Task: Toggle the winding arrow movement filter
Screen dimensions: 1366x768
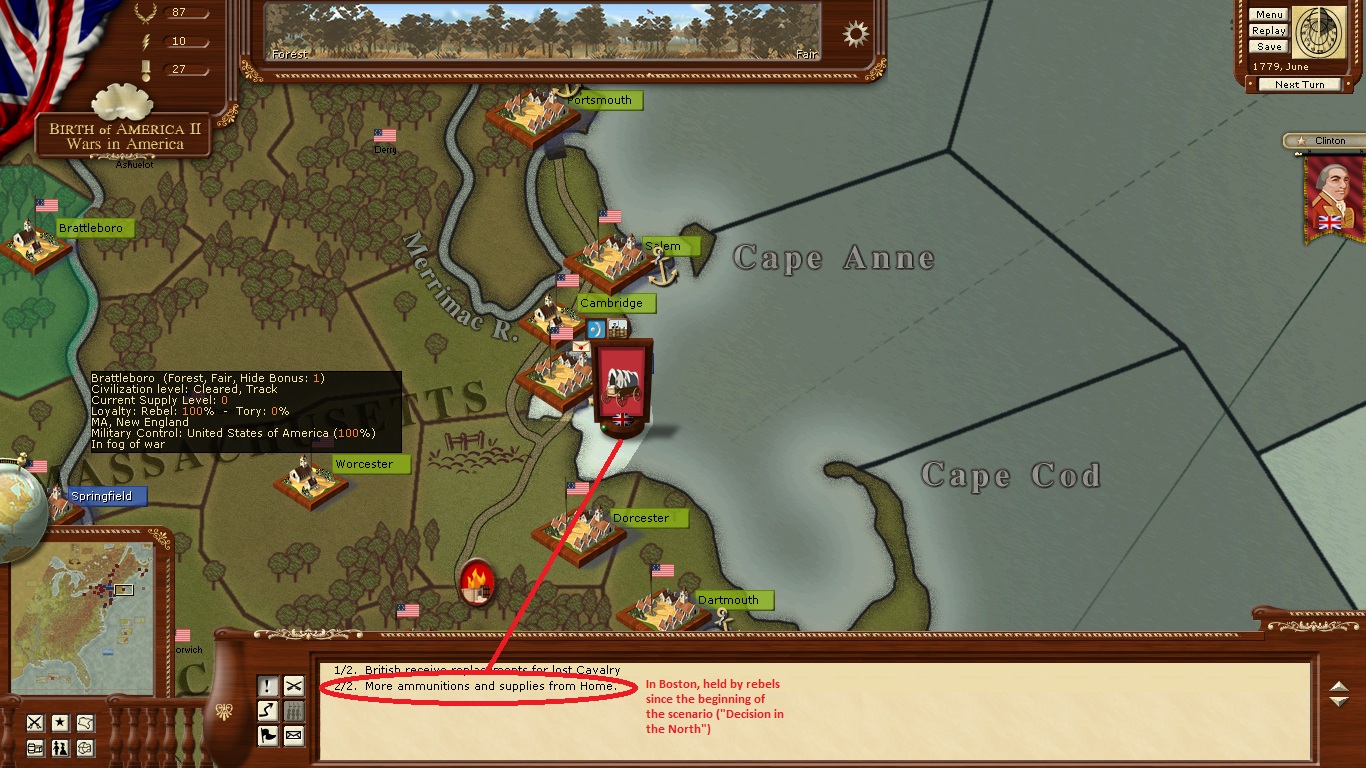Action: pyautogui.click(x=268, y=711)
